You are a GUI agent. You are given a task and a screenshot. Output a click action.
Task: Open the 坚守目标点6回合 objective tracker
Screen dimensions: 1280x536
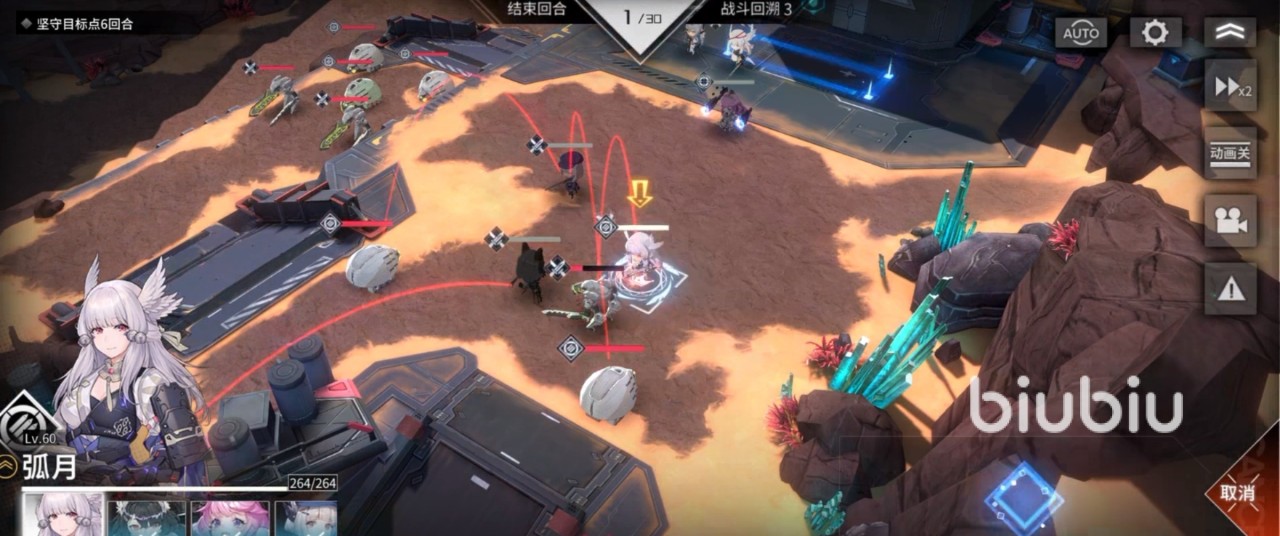pyautogui.click(x=78, y=23)
